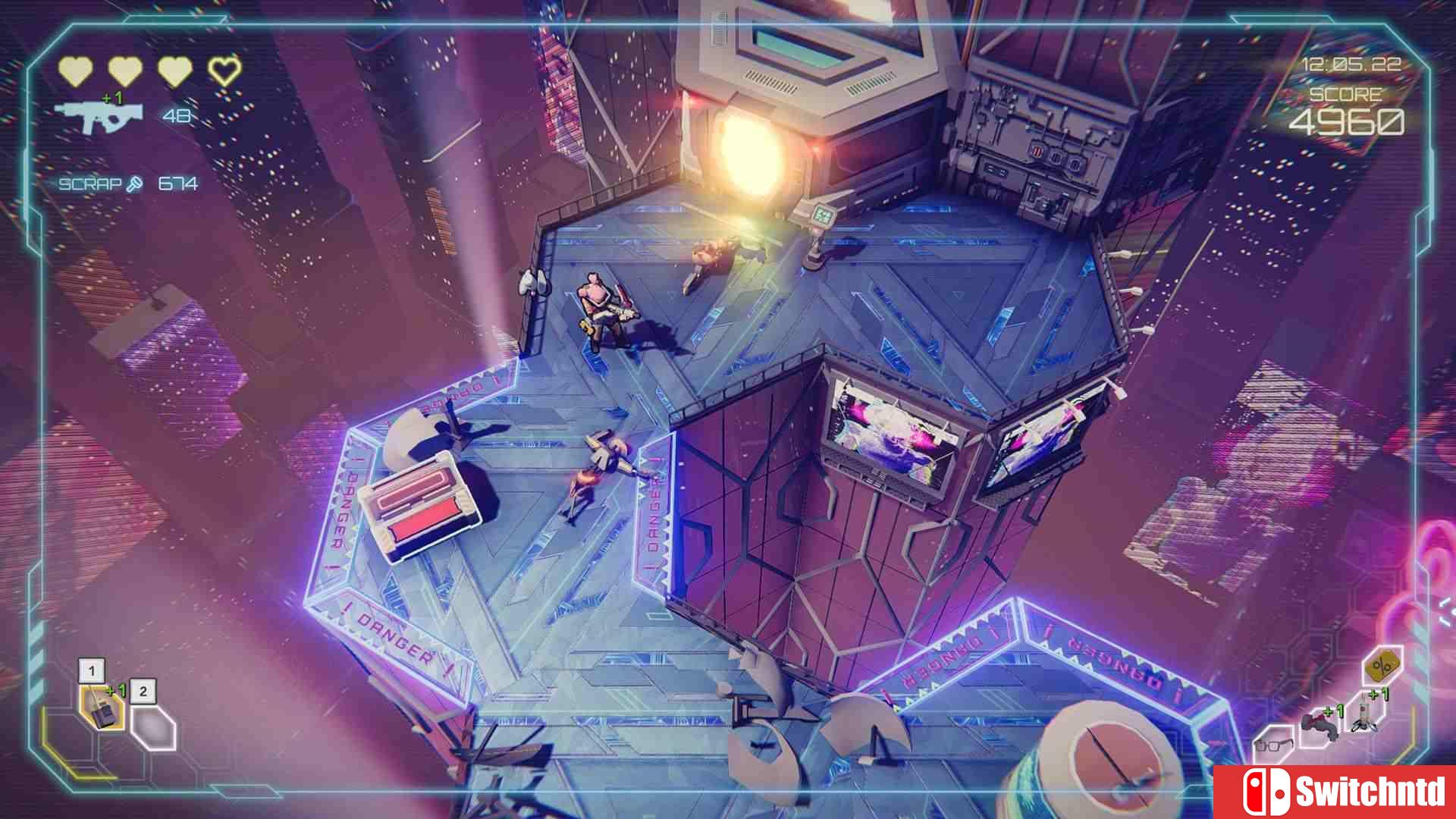Click the SCRAP 674 counter

point(177,184)
